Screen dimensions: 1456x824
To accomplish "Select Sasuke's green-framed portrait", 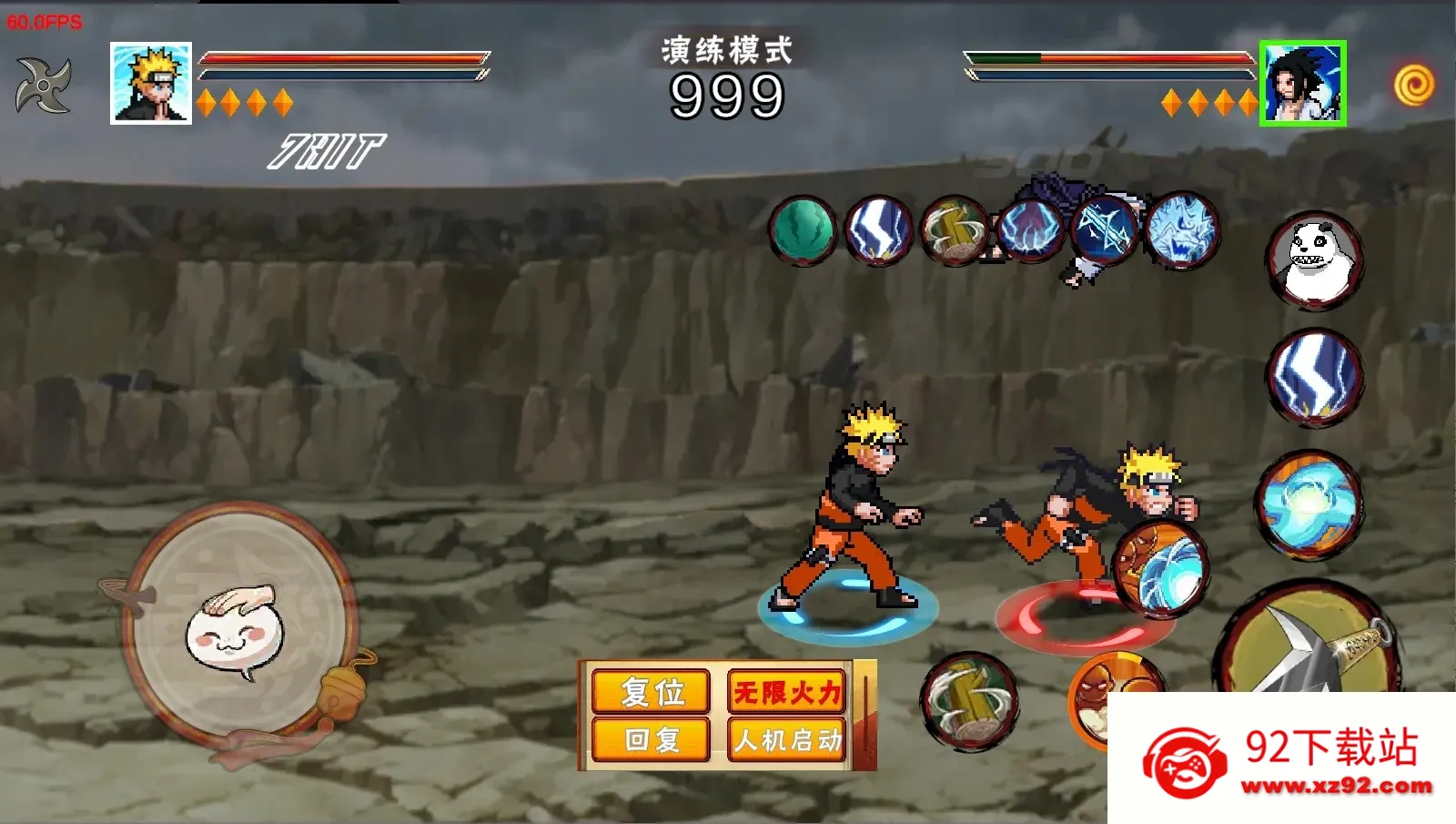I will tap(1302, 83).
